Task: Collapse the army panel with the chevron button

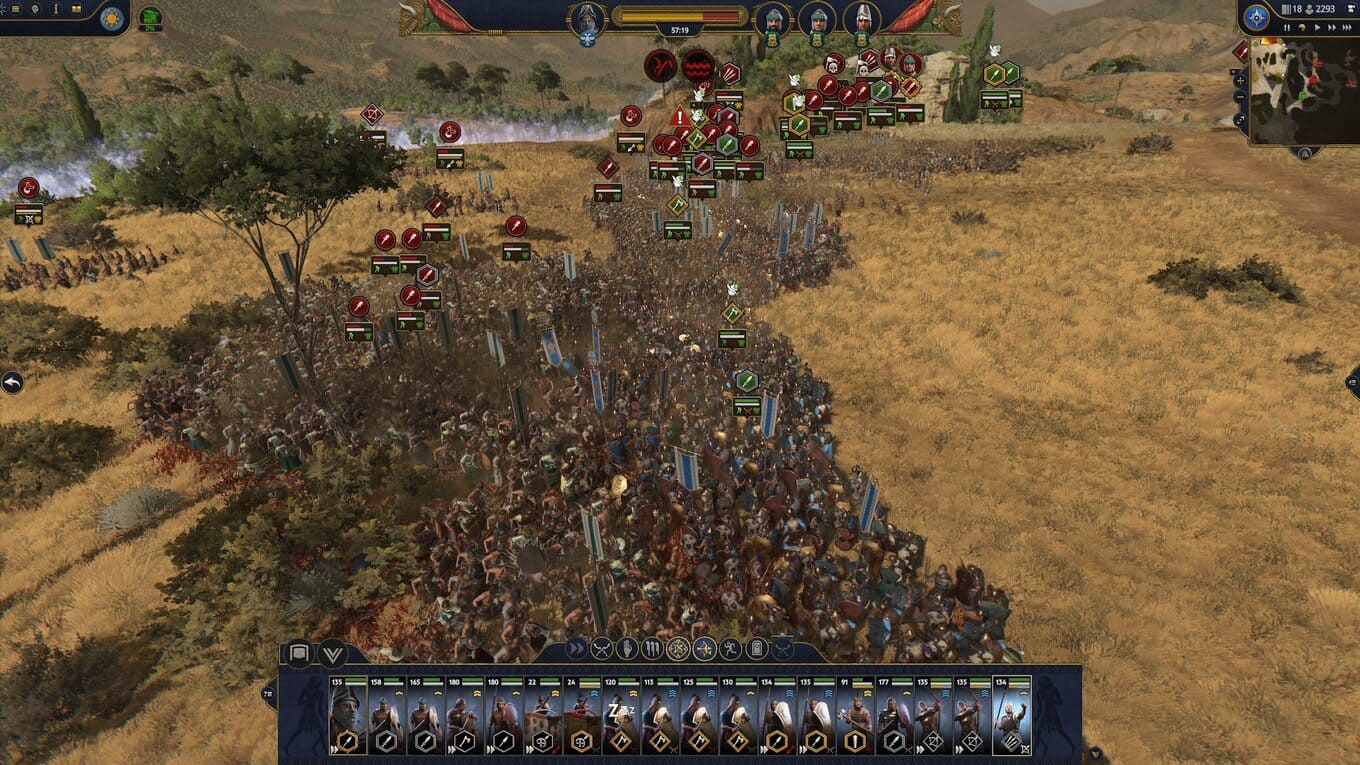Action: [333, 654]
